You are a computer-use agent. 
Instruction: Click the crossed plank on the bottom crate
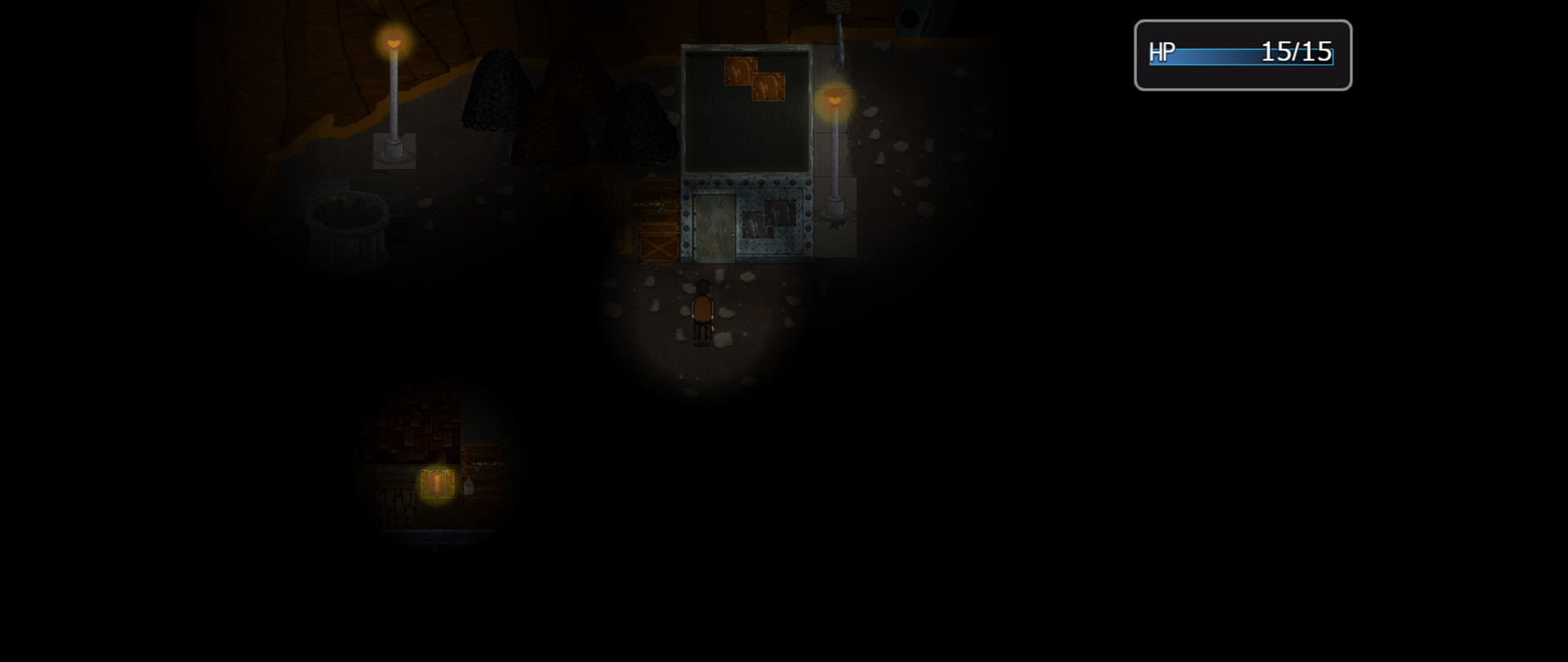point(658,248)
